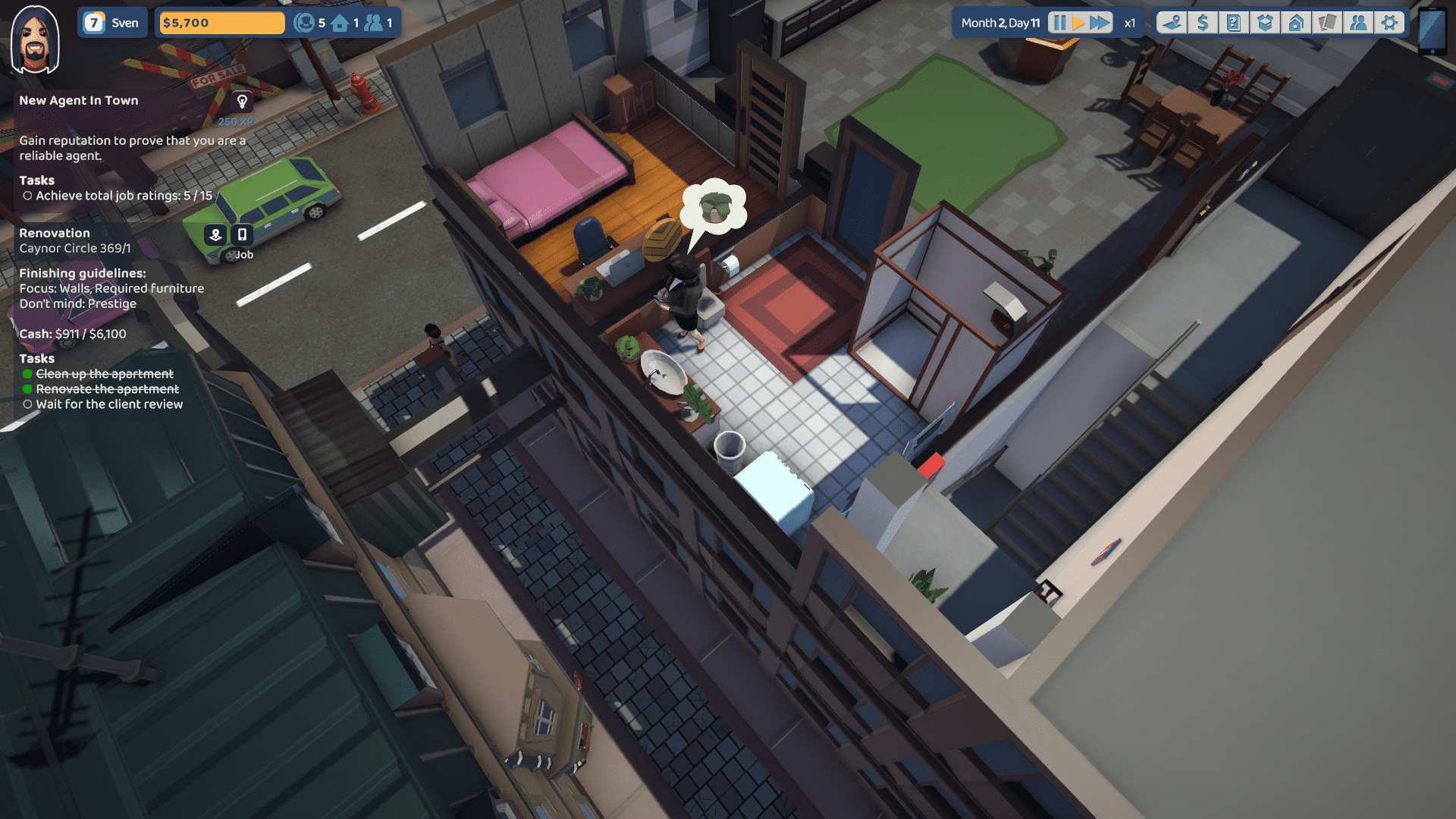Image resolution: width=1456 pixels, height=819 pixels.
Task: Open the open-box inventory panel
Action: 1265,23
